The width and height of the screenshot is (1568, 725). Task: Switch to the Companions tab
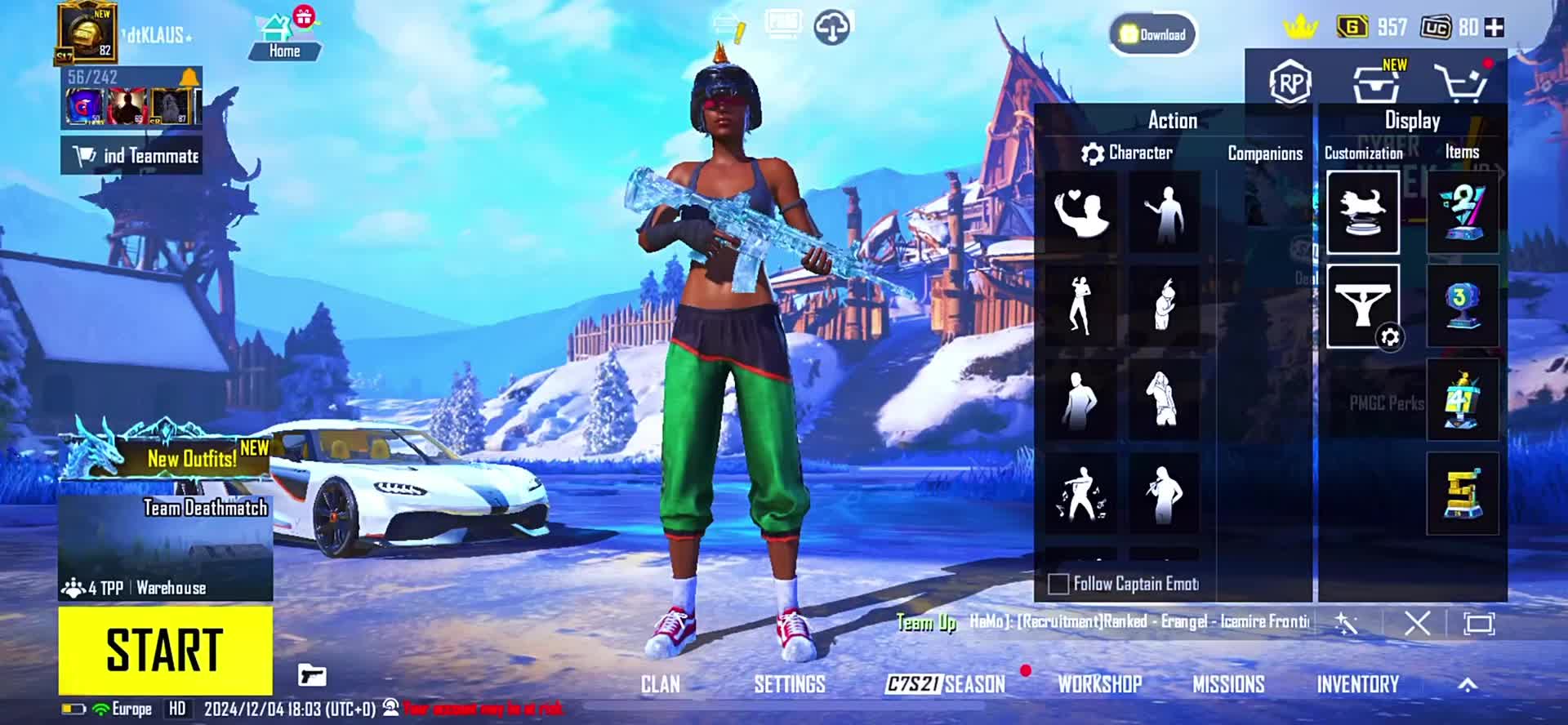point(1265,153)
